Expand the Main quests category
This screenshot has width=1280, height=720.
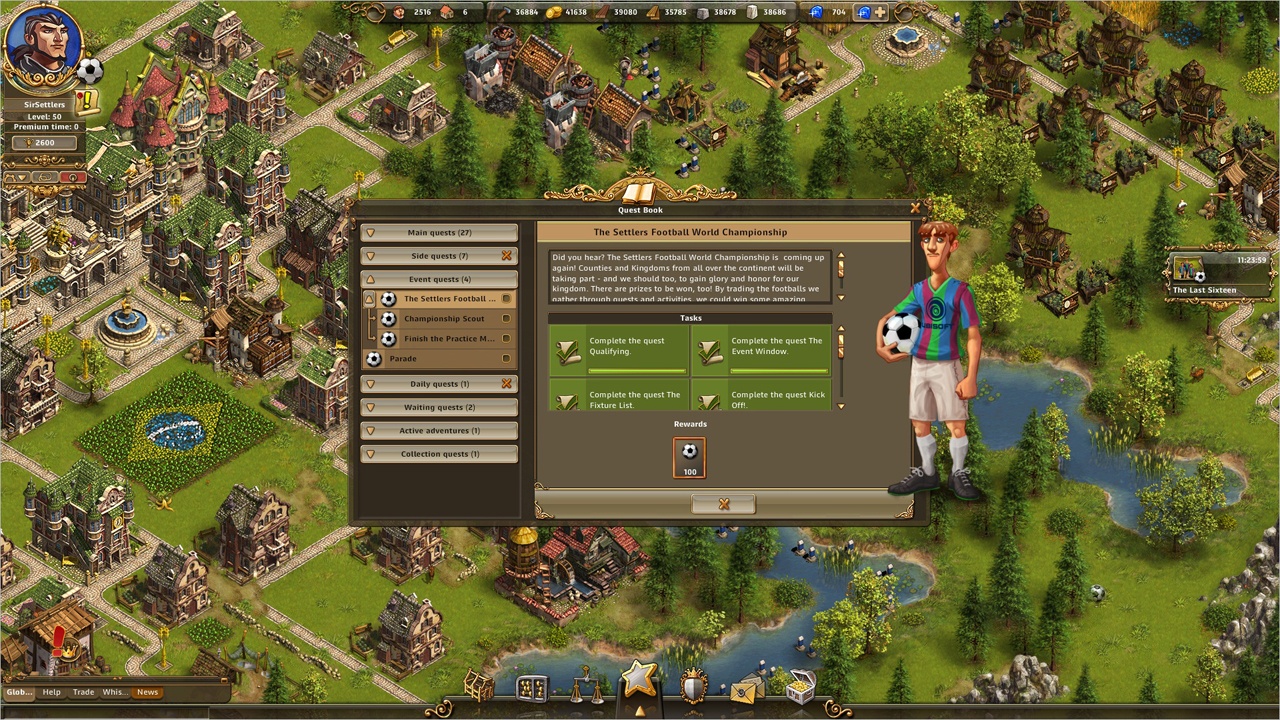pyautogui.click(x=439, y=233)
